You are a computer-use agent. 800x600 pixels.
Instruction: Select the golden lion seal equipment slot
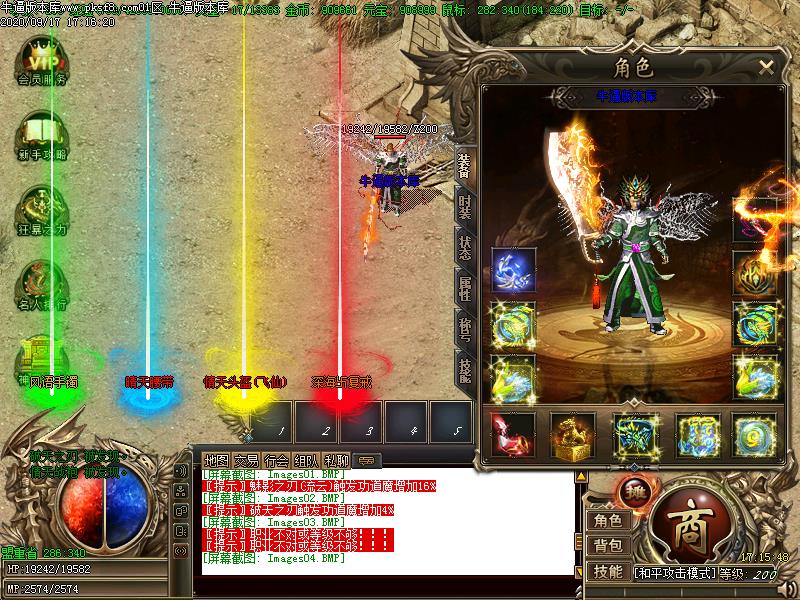click(x=573, y=434)
